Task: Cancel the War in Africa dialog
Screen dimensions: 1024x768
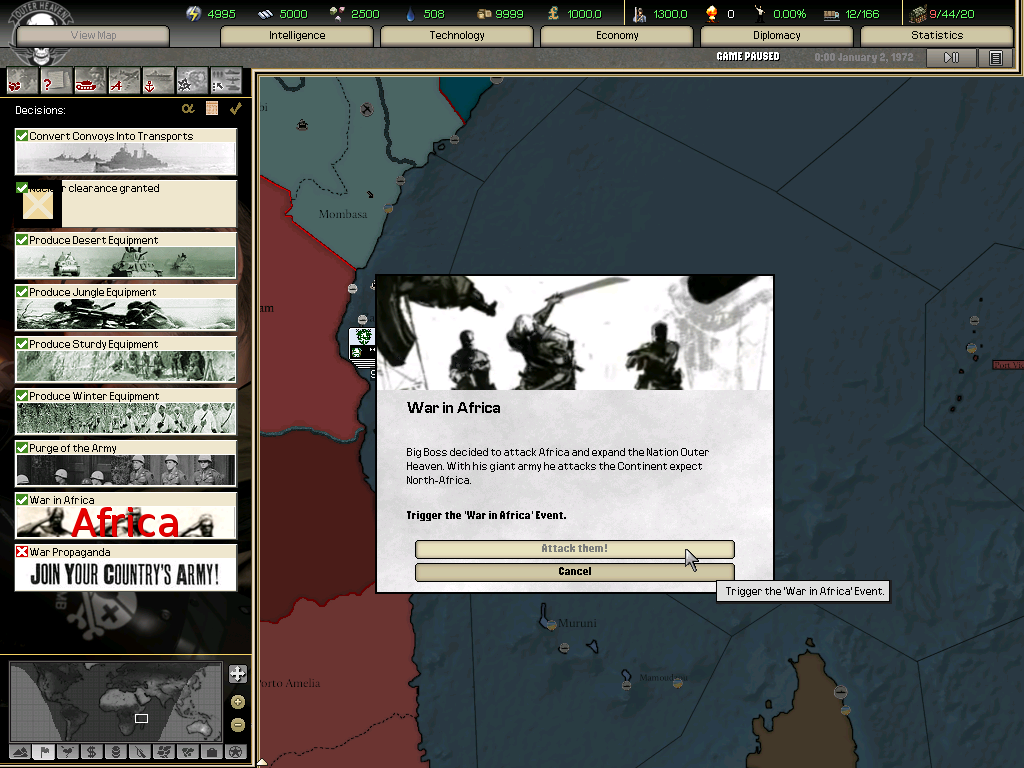Action: (574, 572)
